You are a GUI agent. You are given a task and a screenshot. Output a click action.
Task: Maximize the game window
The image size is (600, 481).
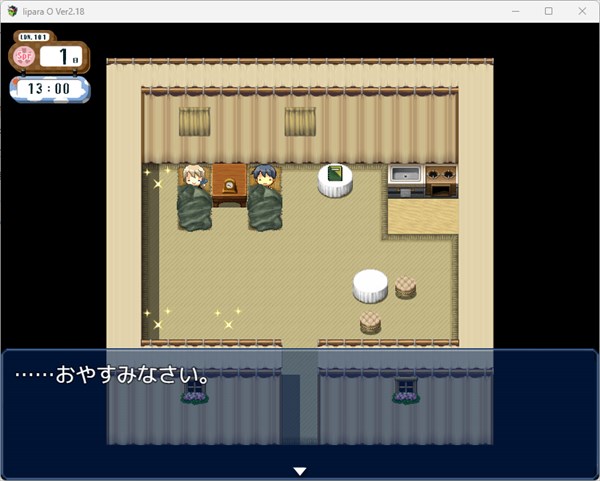[x=548, y=11]
